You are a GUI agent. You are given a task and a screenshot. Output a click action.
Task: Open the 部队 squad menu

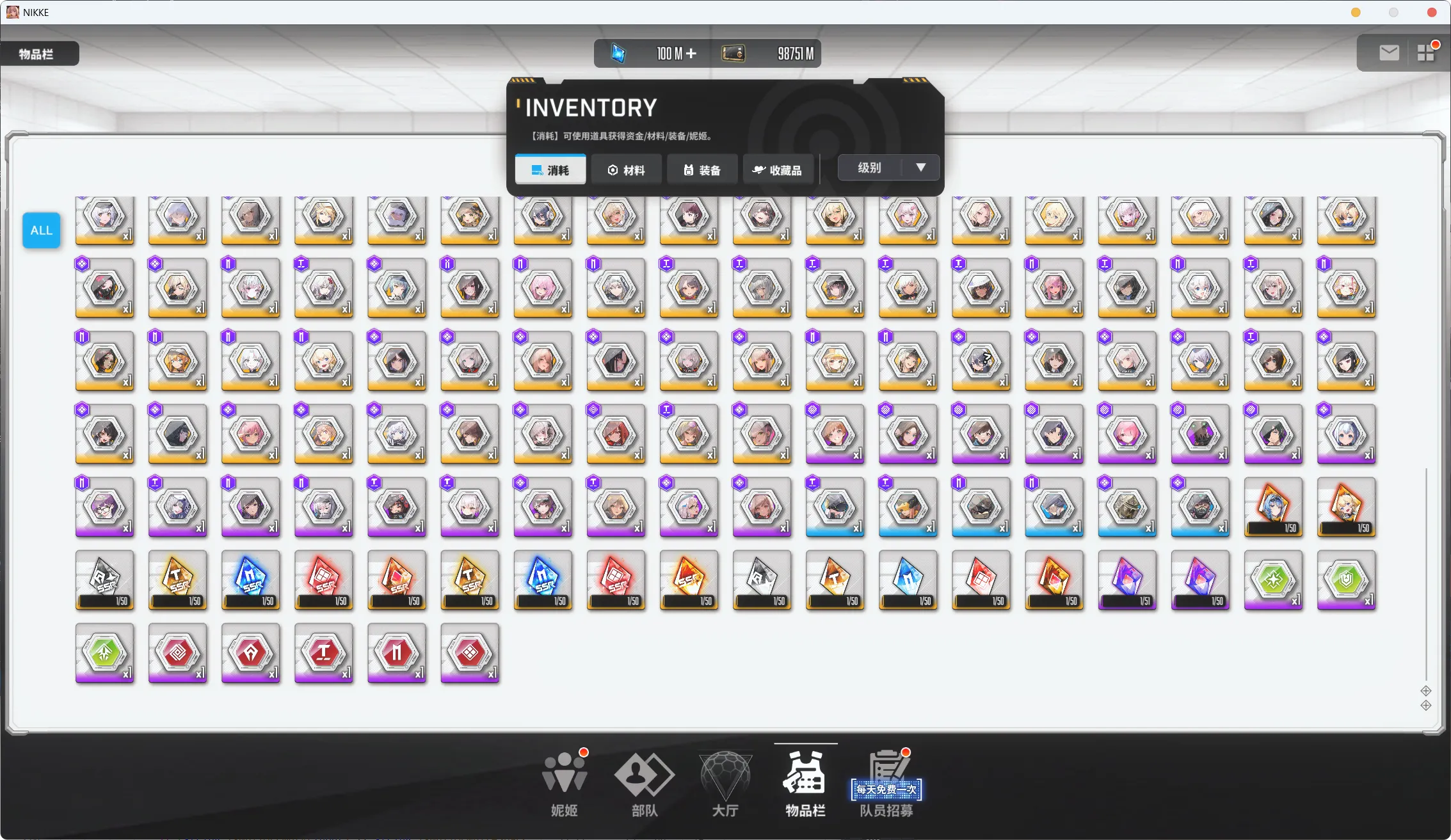coord(644,784)
